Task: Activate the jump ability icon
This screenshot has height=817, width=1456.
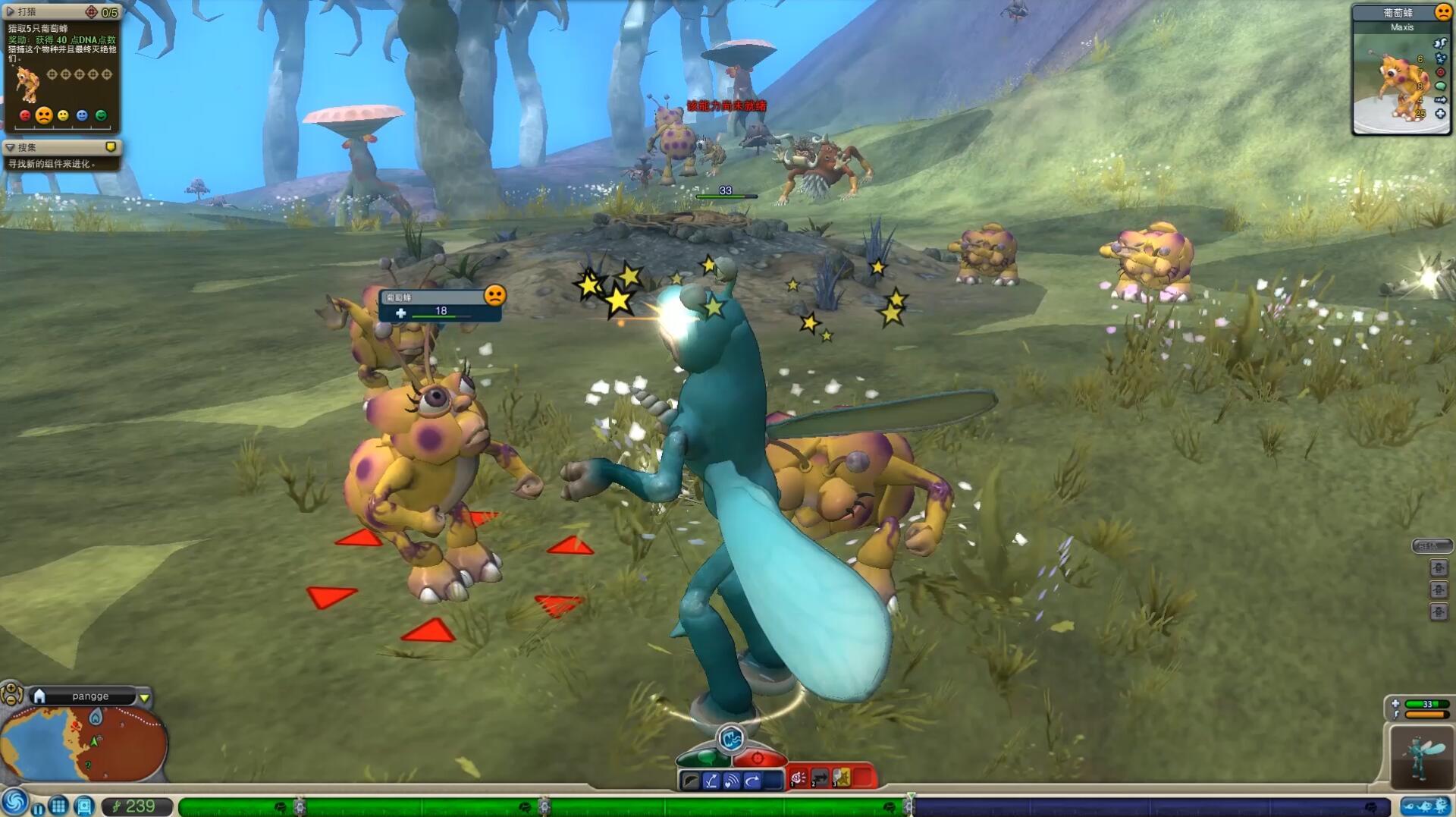Action: coord(711,781)
